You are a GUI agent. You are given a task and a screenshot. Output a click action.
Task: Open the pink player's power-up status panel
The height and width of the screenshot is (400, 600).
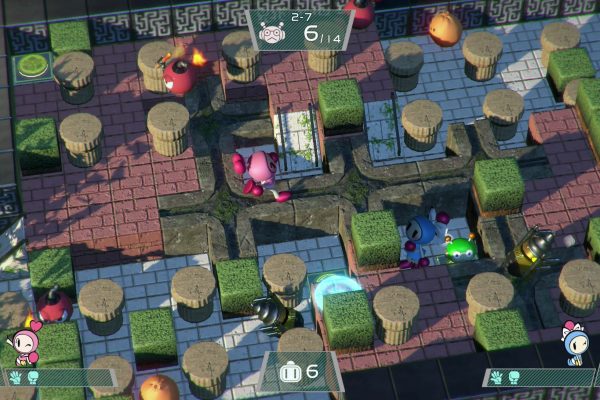coord(55,377)
